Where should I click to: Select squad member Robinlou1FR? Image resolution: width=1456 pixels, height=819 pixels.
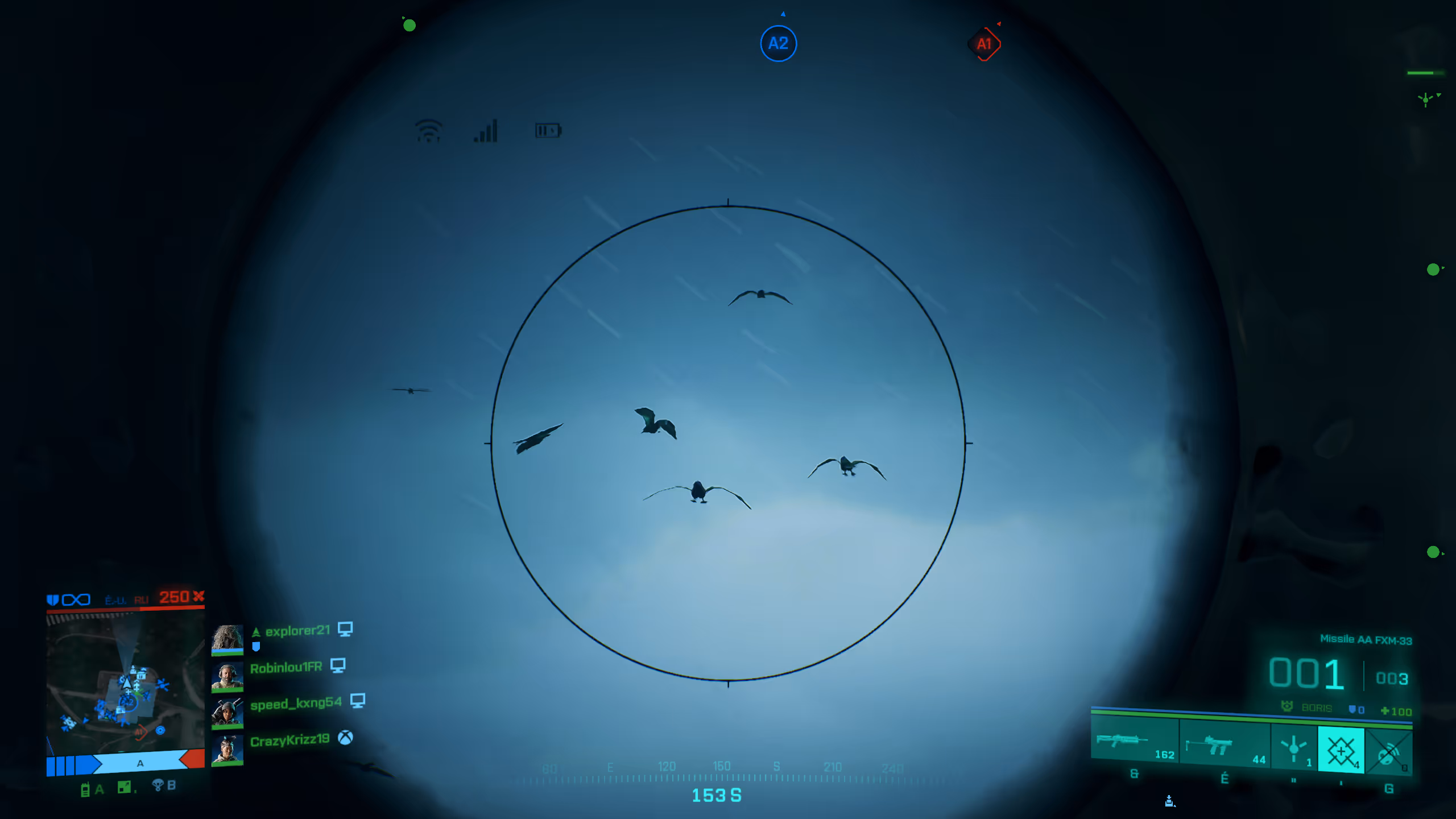click(x=286, y=668)
